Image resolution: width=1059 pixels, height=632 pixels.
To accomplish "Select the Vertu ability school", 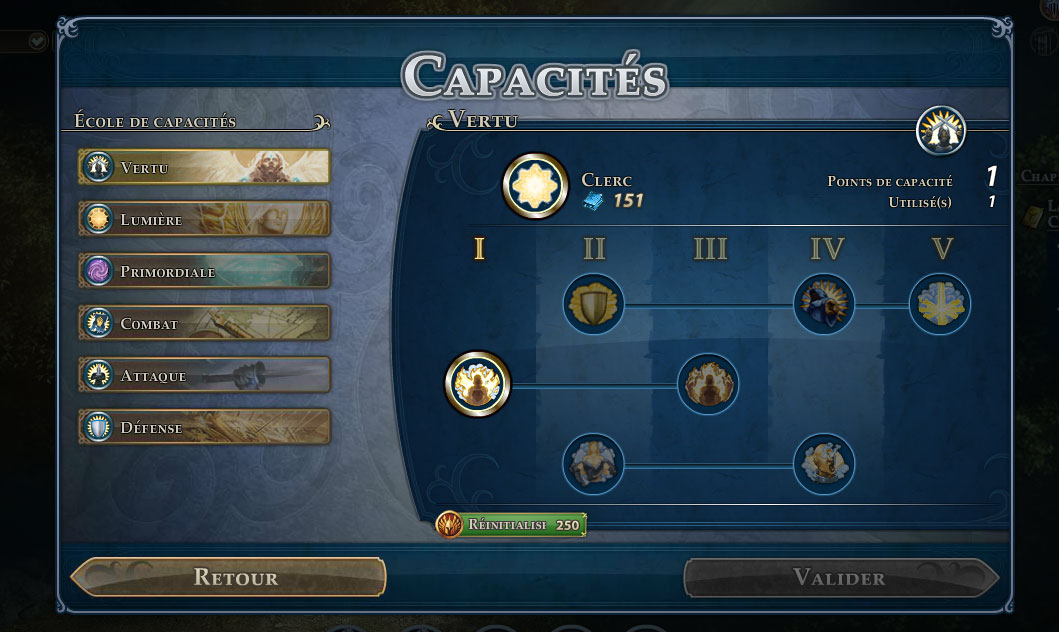I will 204,167.
